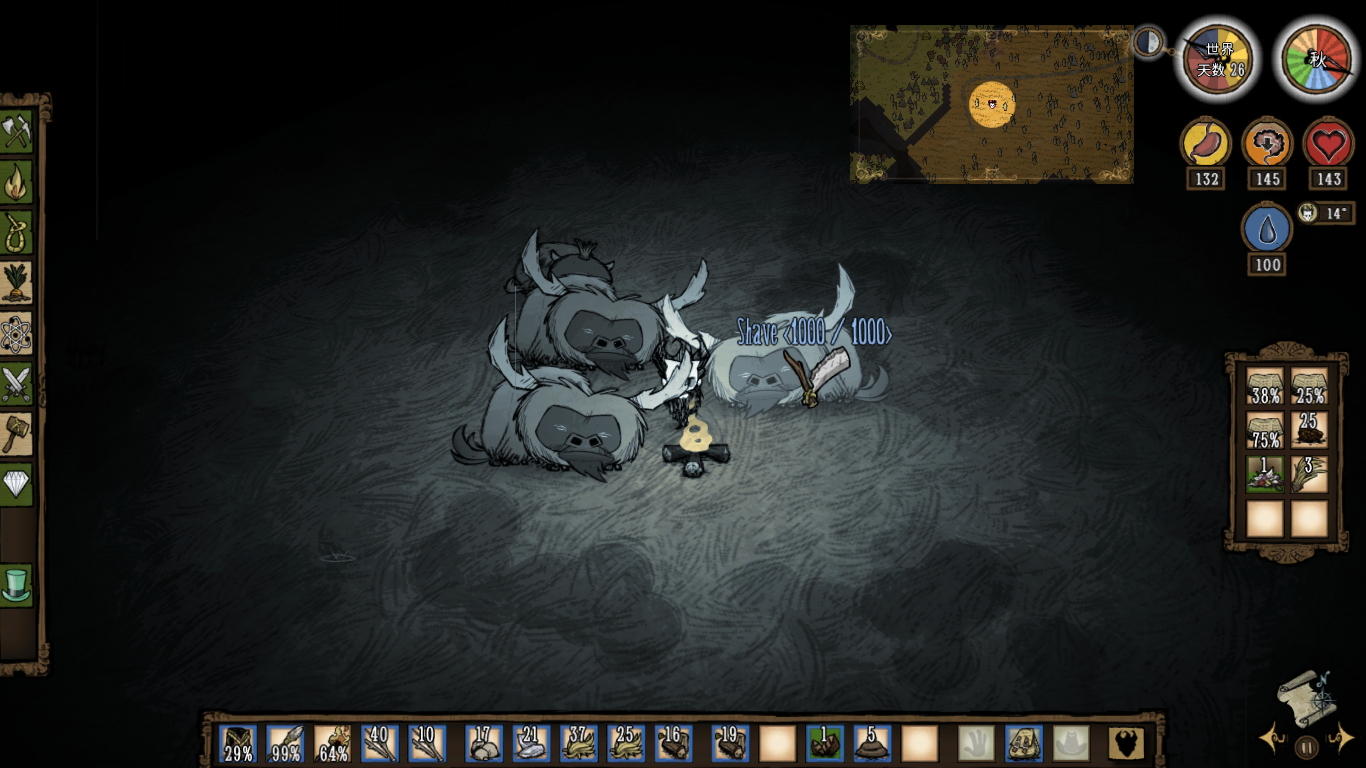Choose the log stack of 16
Viewport: 1366px width, 768px height.
coord(673,744)
